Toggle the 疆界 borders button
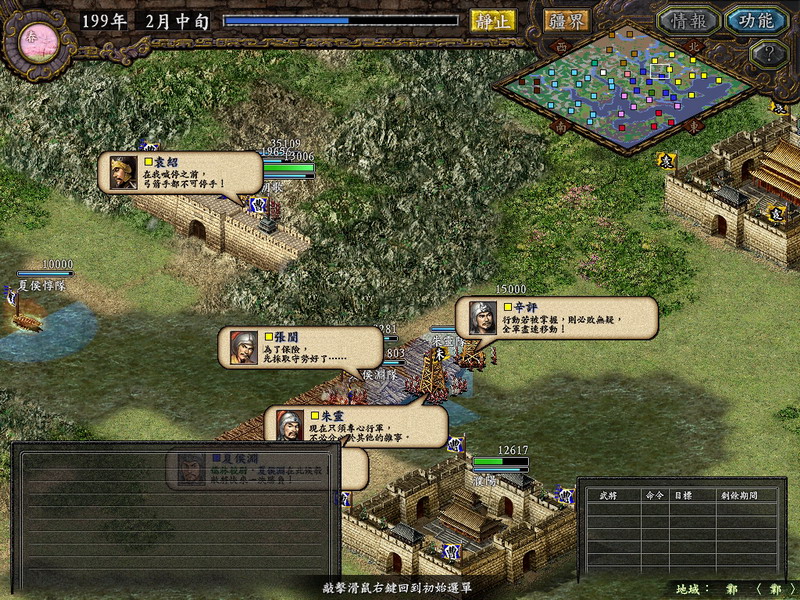Viewport: 800px width, 600px height. point(567,20)
